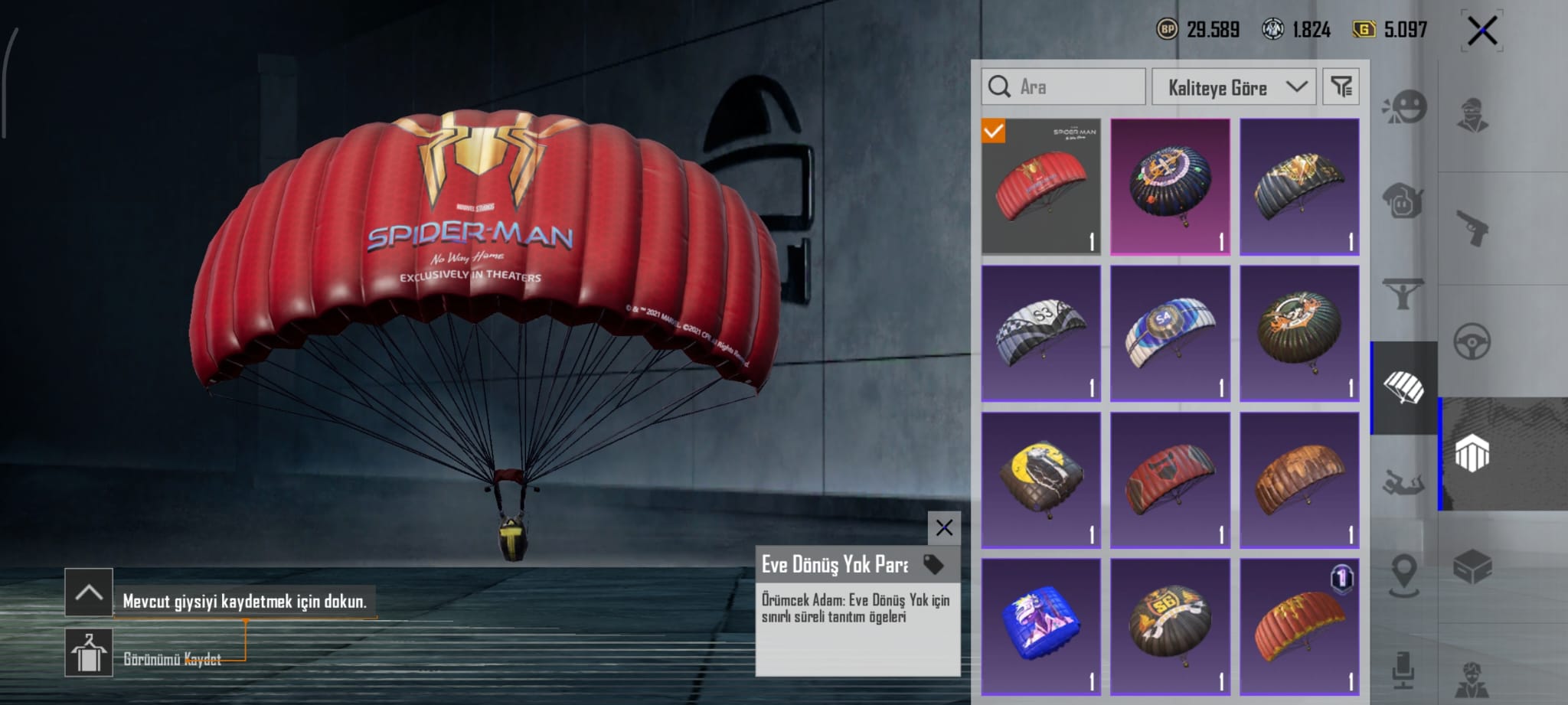Open the map pin category tab
1568x705 pixels.
tap(1404, 573)
